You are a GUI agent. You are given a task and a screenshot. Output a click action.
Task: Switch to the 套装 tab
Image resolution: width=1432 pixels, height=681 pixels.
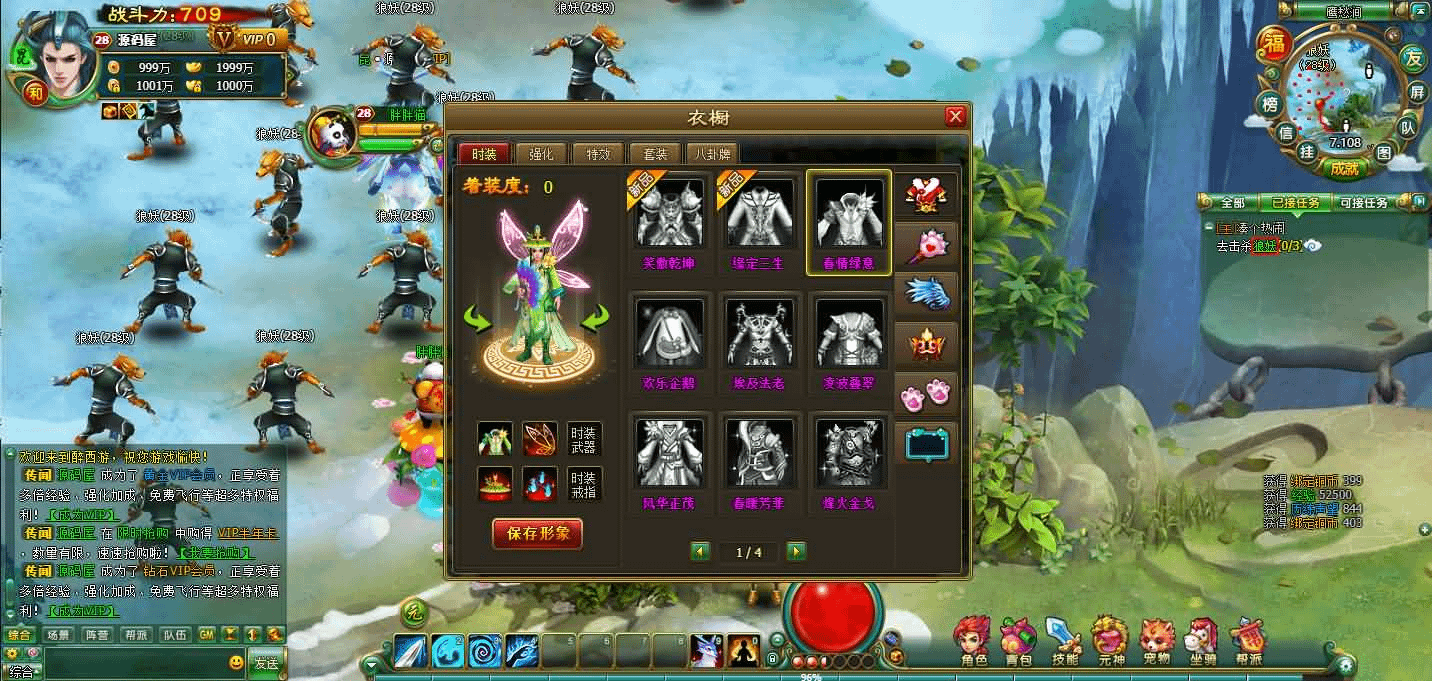click(655, 154)
